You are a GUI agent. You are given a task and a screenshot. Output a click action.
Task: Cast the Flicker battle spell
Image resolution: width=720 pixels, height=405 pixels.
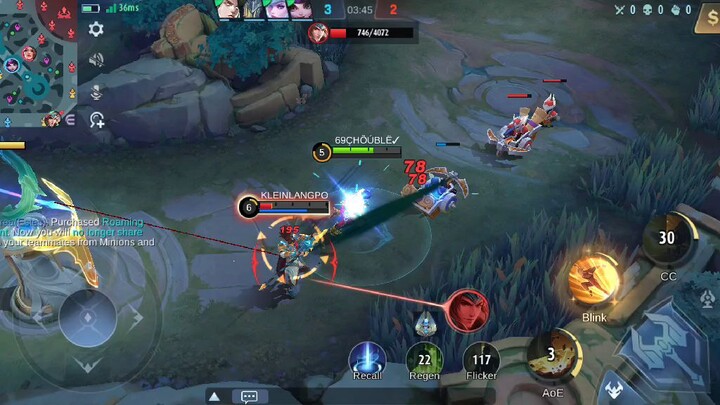click(481, 360)
